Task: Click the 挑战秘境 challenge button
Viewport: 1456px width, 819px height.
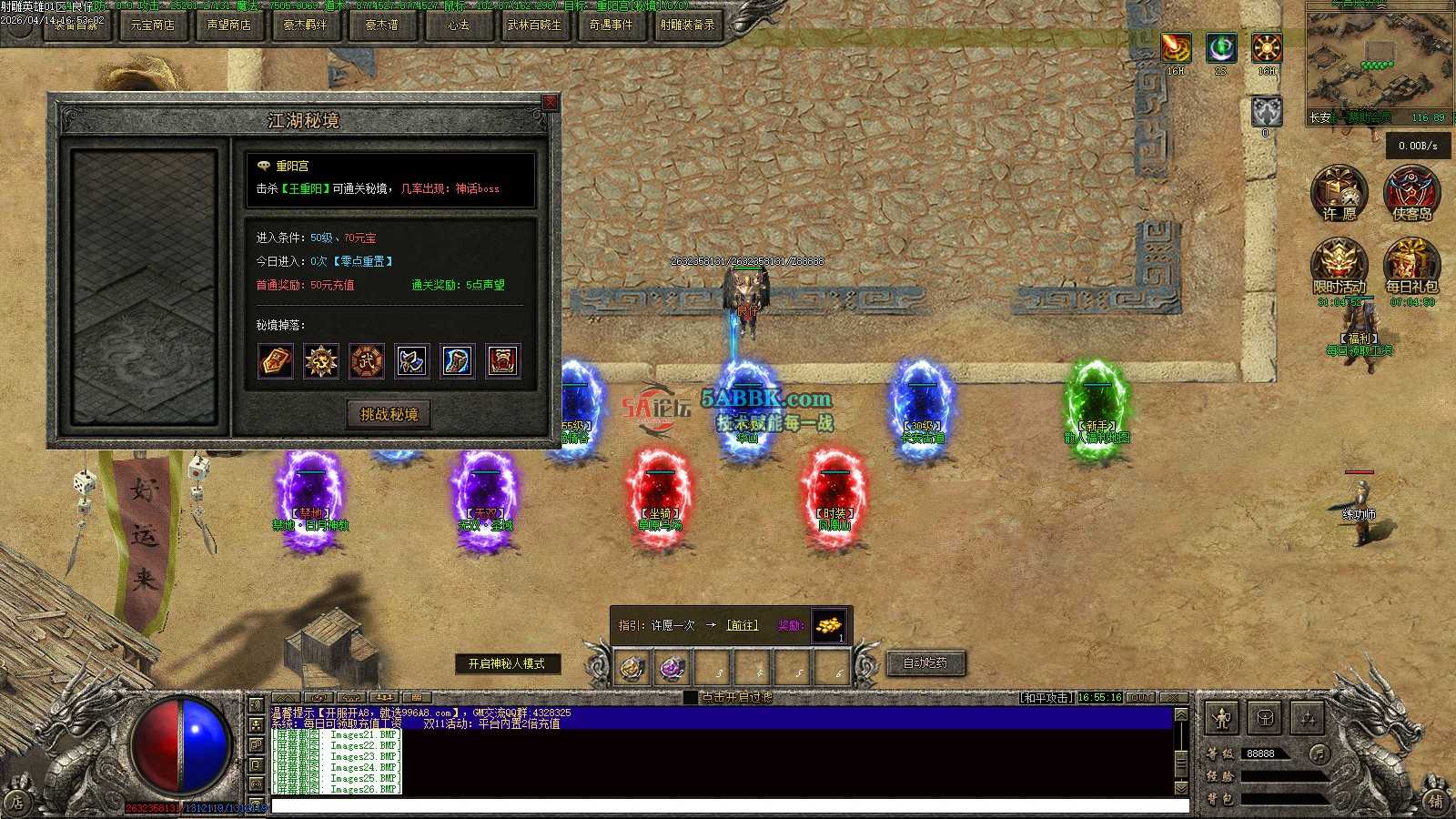Action: [389, 415]
